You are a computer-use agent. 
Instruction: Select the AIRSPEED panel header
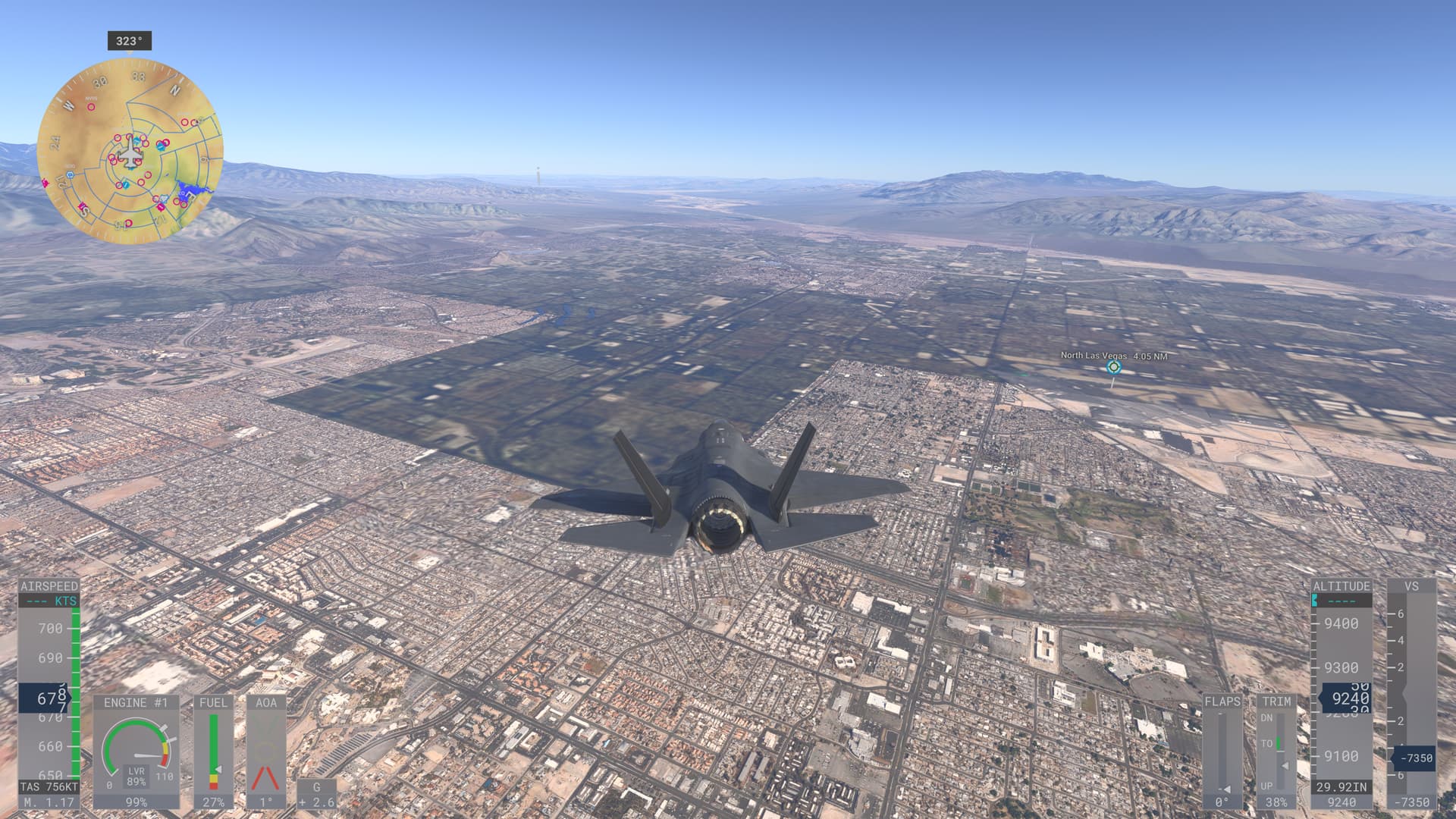[48, 586]
